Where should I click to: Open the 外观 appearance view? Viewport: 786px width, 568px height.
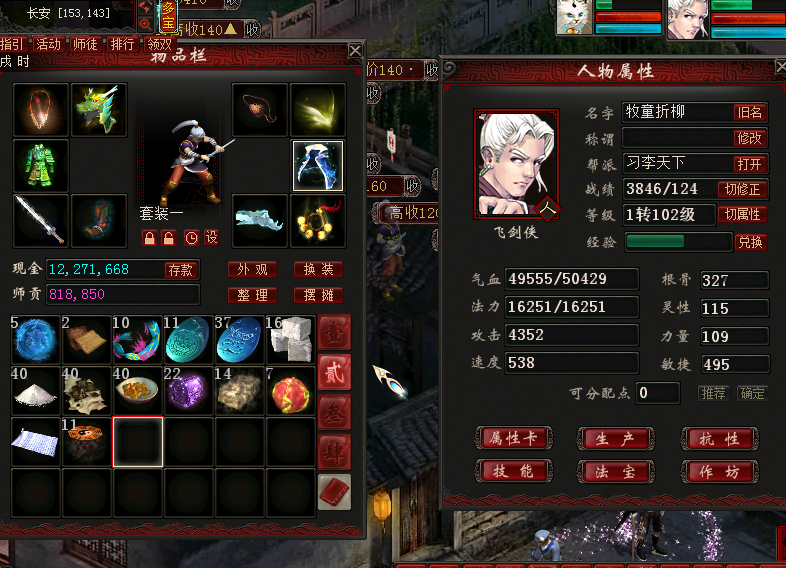(251, 269)
